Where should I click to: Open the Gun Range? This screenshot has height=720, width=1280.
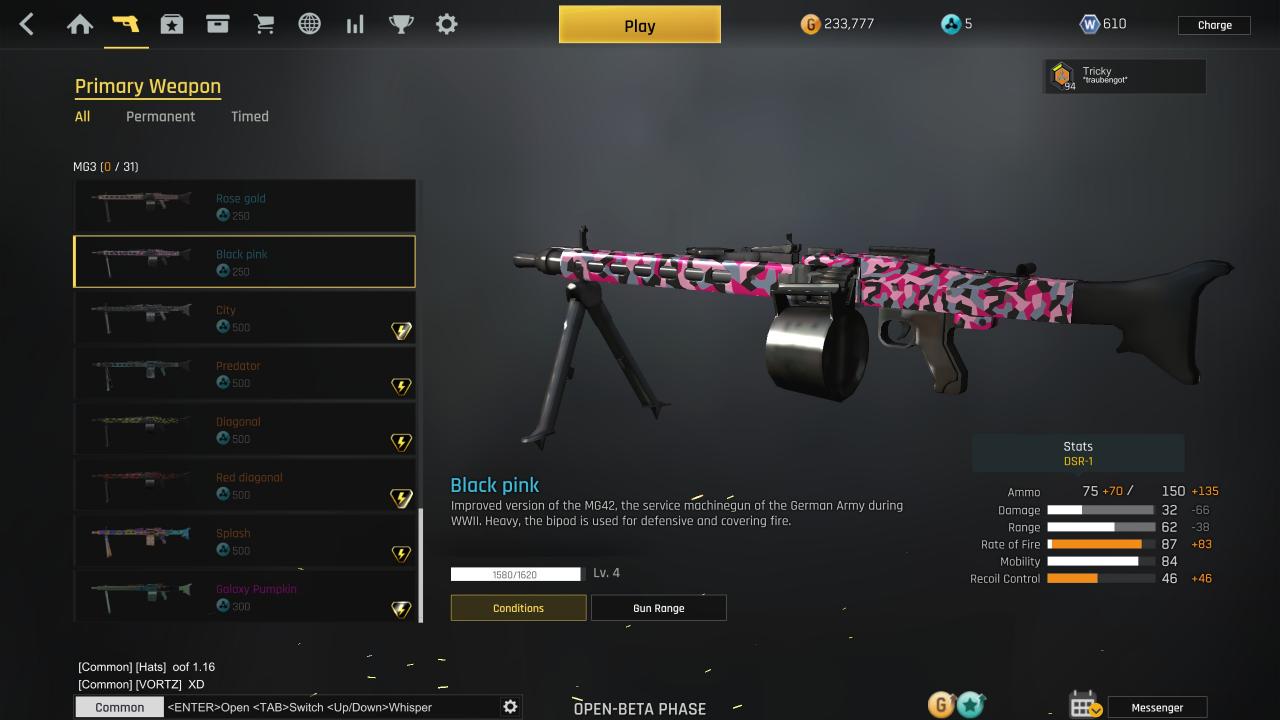(x=658, y=608)
